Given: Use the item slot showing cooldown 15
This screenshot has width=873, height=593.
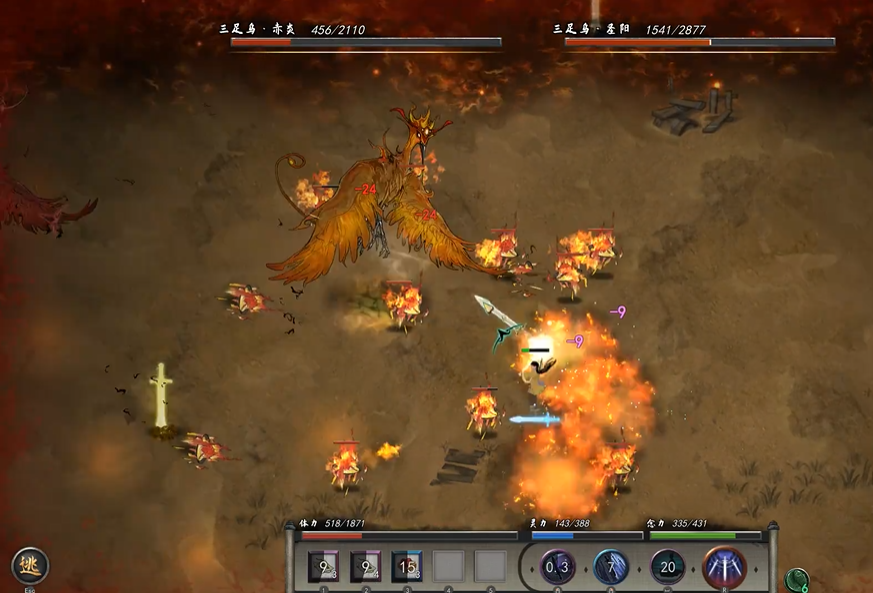Looking at the screenshot, I should coord(407,566).
